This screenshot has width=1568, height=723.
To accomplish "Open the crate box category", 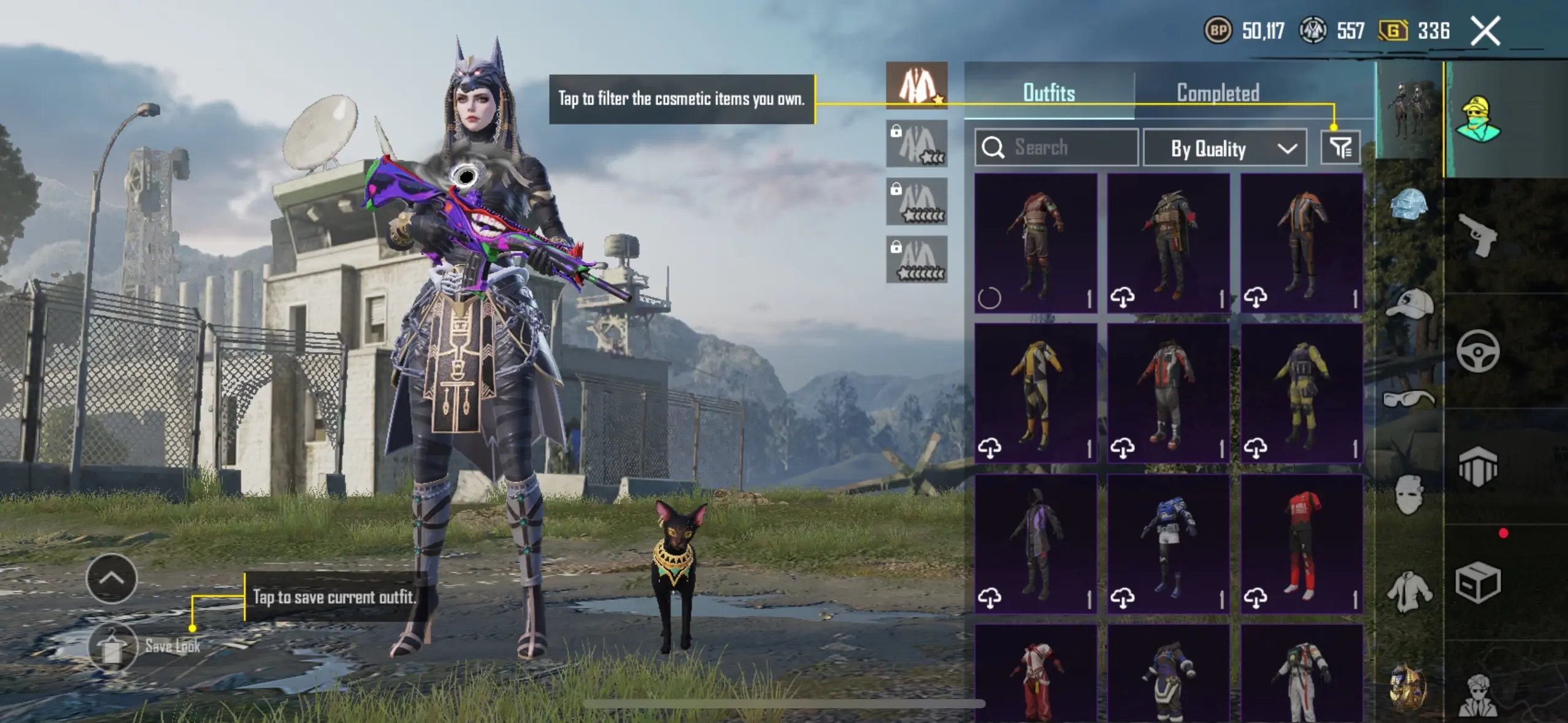I will click(x=1478, y=583).
